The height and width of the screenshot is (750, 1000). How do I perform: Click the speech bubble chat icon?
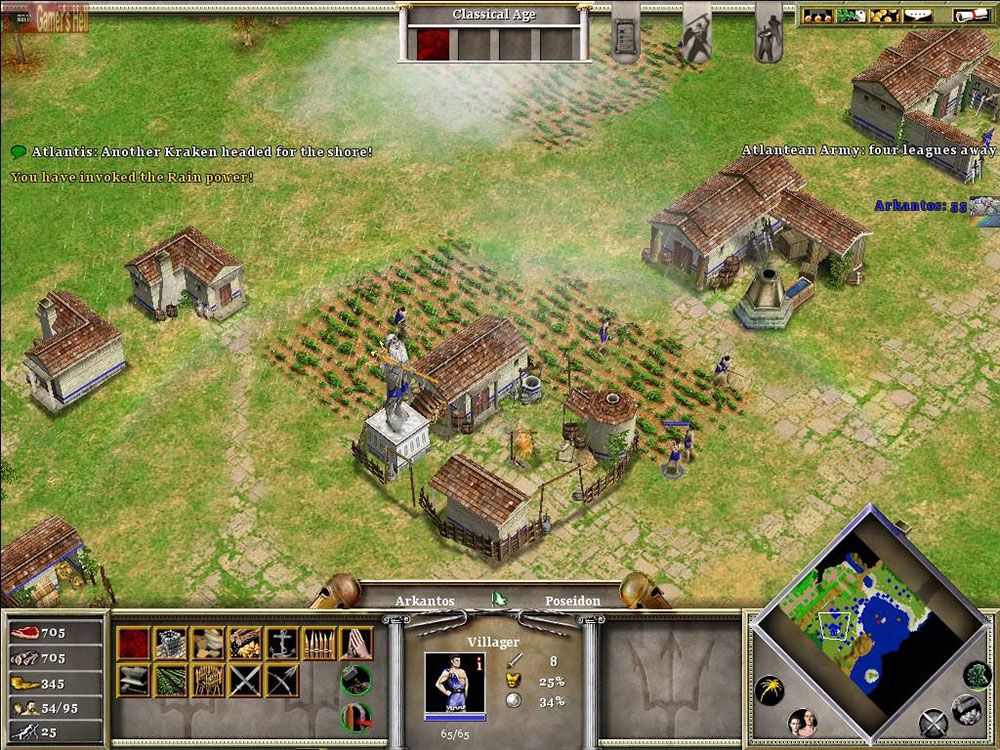[18, 151]
